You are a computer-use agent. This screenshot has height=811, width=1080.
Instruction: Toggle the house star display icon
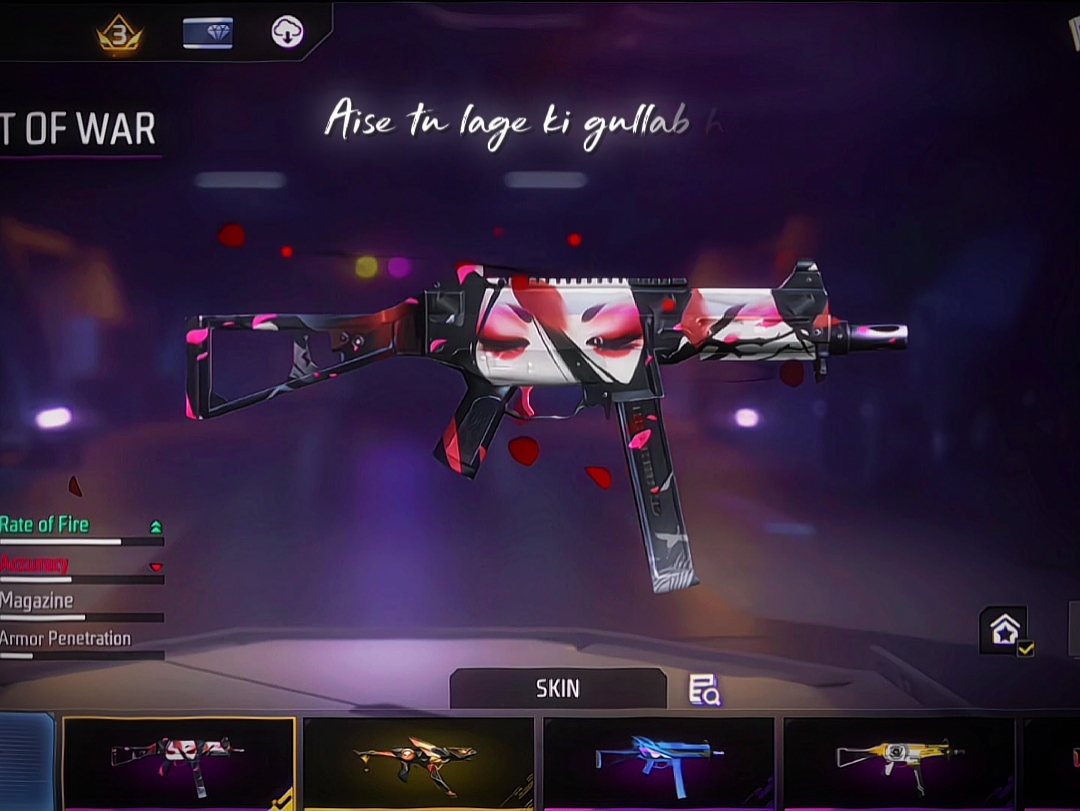click(x=1005, y=630)
